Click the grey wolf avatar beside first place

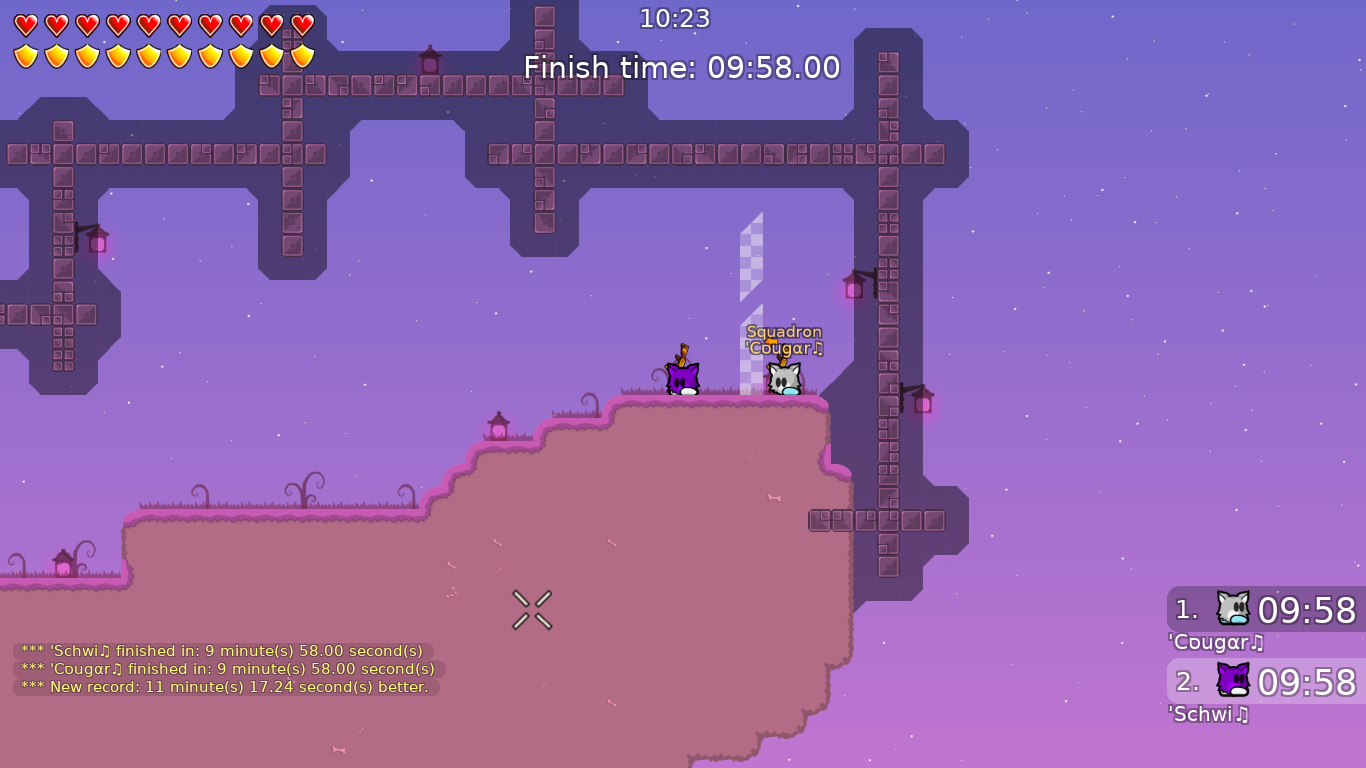click(1232, 609)
